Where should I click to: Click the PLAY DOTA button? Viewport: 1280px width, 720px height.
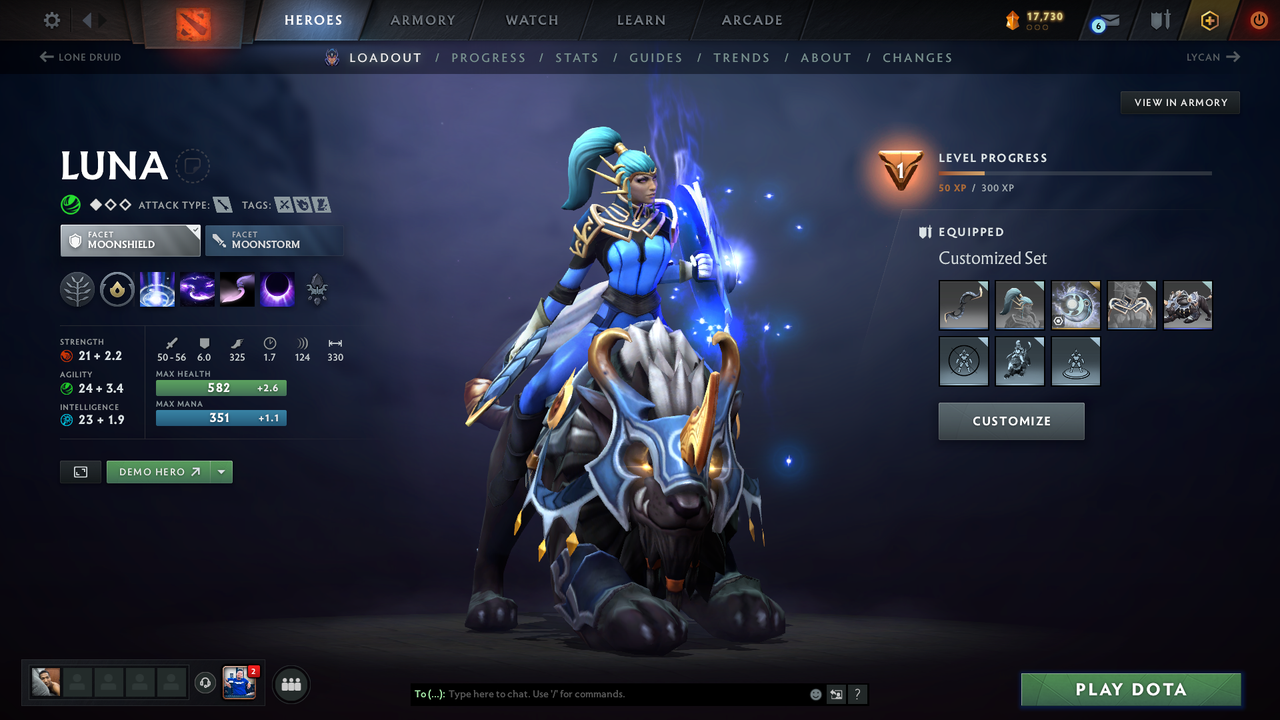(x=1130, y=689)
